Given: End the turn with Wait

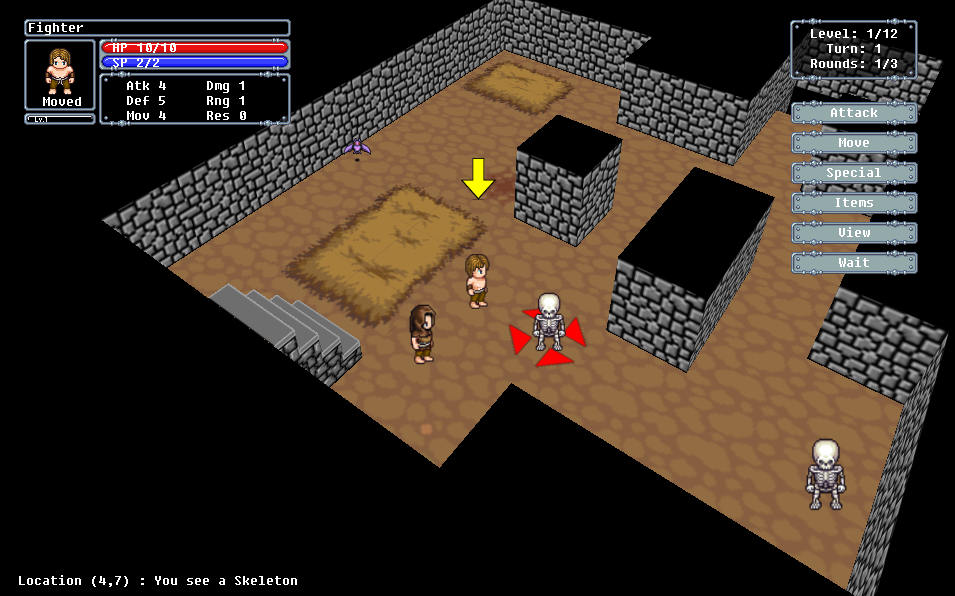Looking at the screenshot, I should click(854, 263).
